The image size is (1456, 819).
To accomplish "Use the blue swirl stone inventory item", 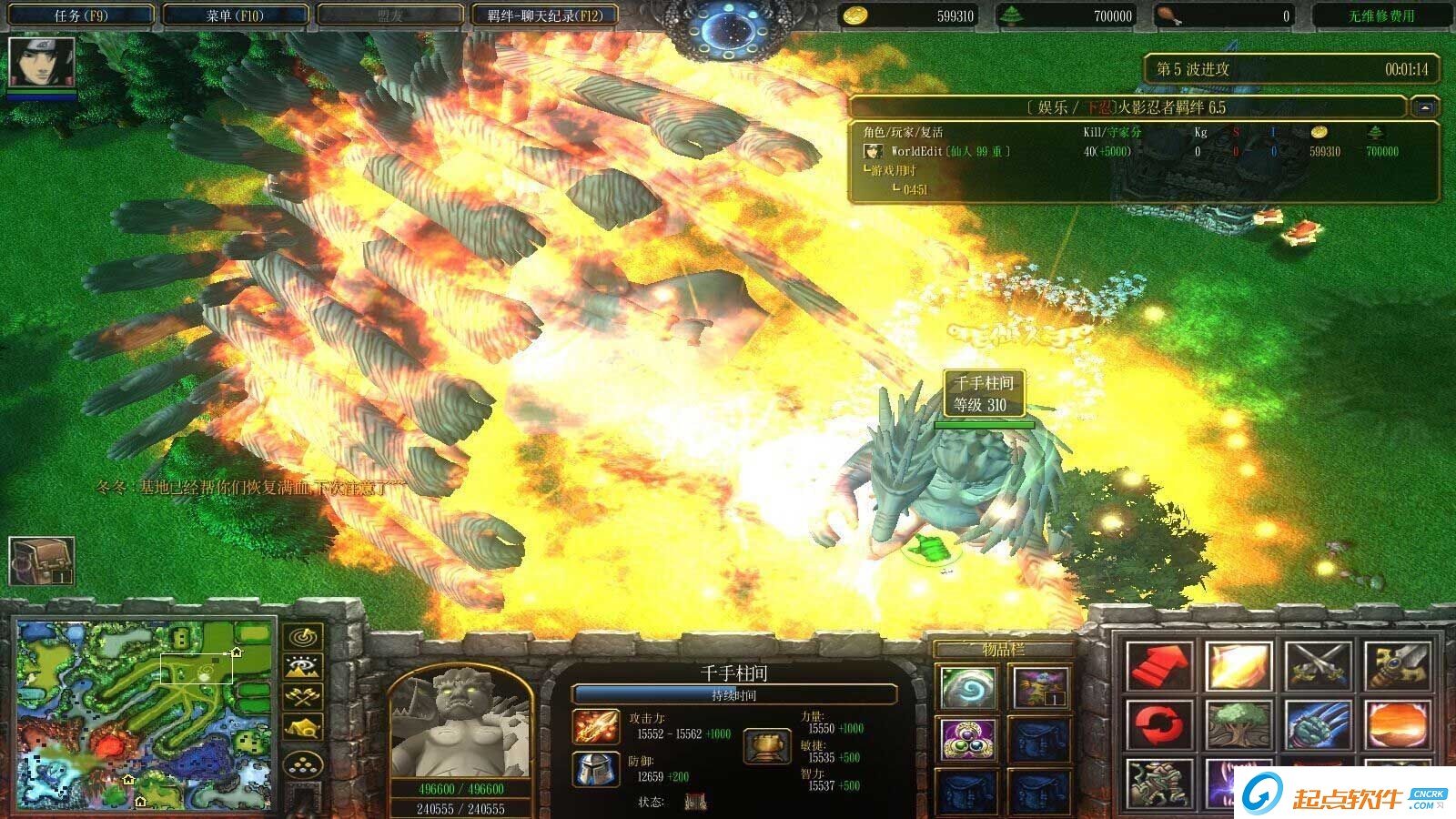I will point(966,687).
